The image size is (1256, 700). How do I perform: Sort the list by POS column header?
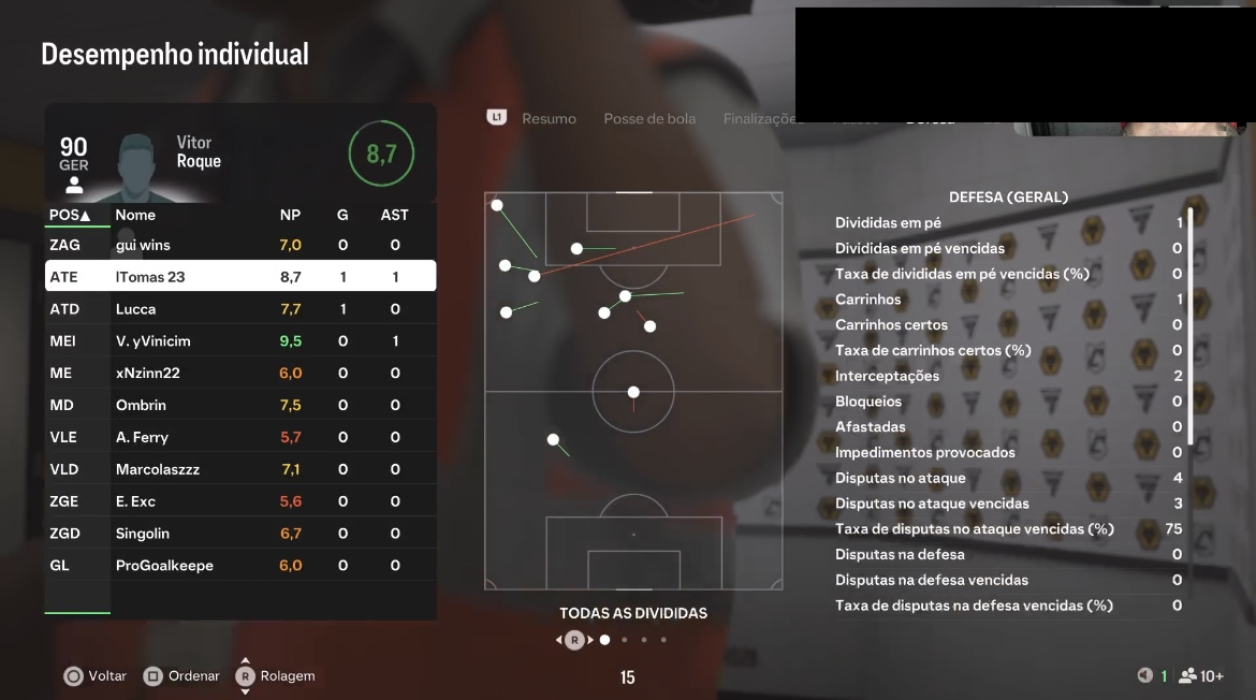pos(69,215)
